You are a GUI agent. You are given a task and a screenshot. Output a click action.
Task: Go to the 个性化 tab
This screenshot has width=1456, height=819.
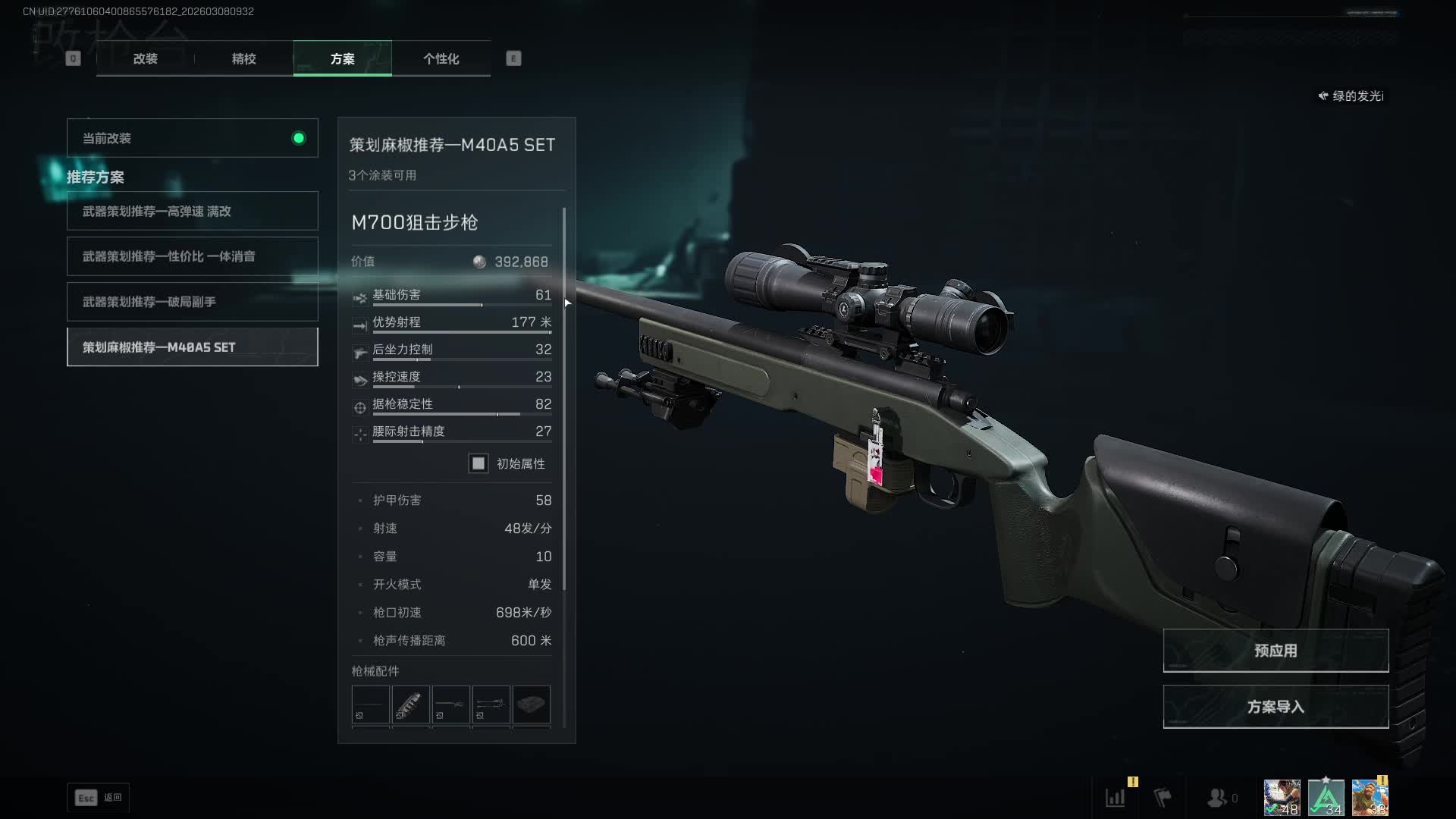tap(441, 58)
